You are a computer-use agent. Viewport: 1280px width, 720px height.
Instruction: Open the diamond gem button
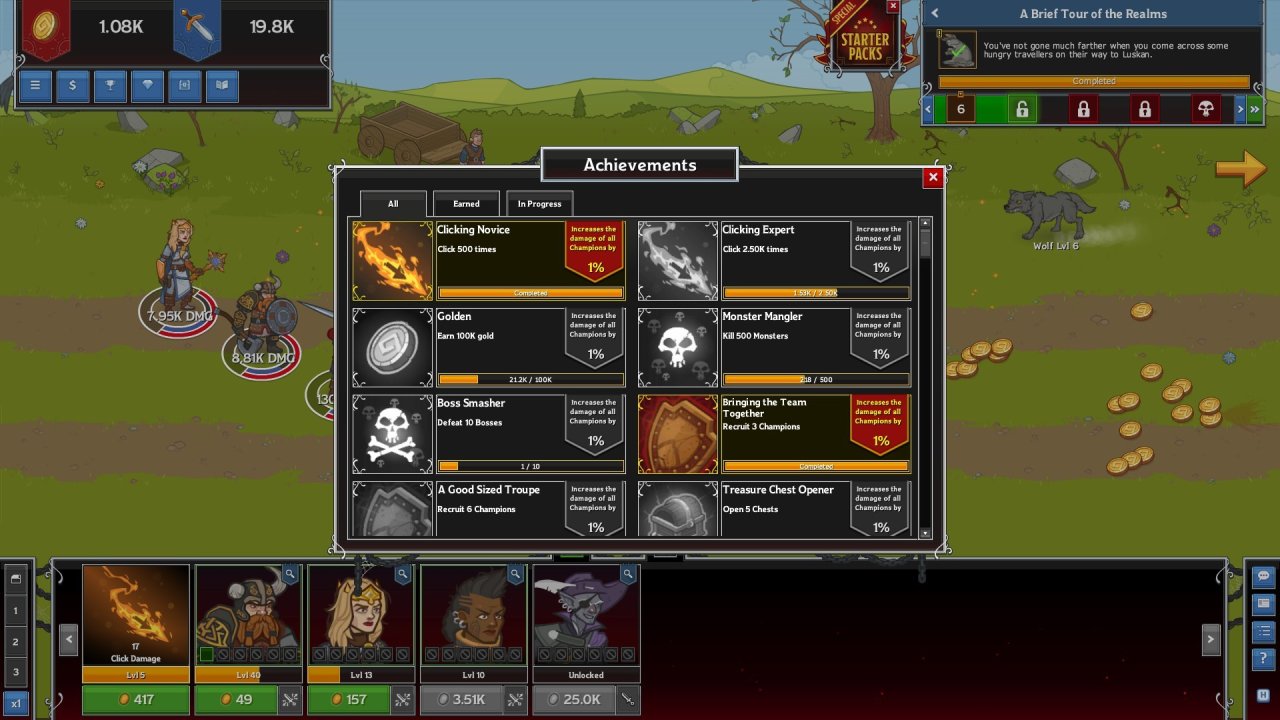tap(147, 86)
